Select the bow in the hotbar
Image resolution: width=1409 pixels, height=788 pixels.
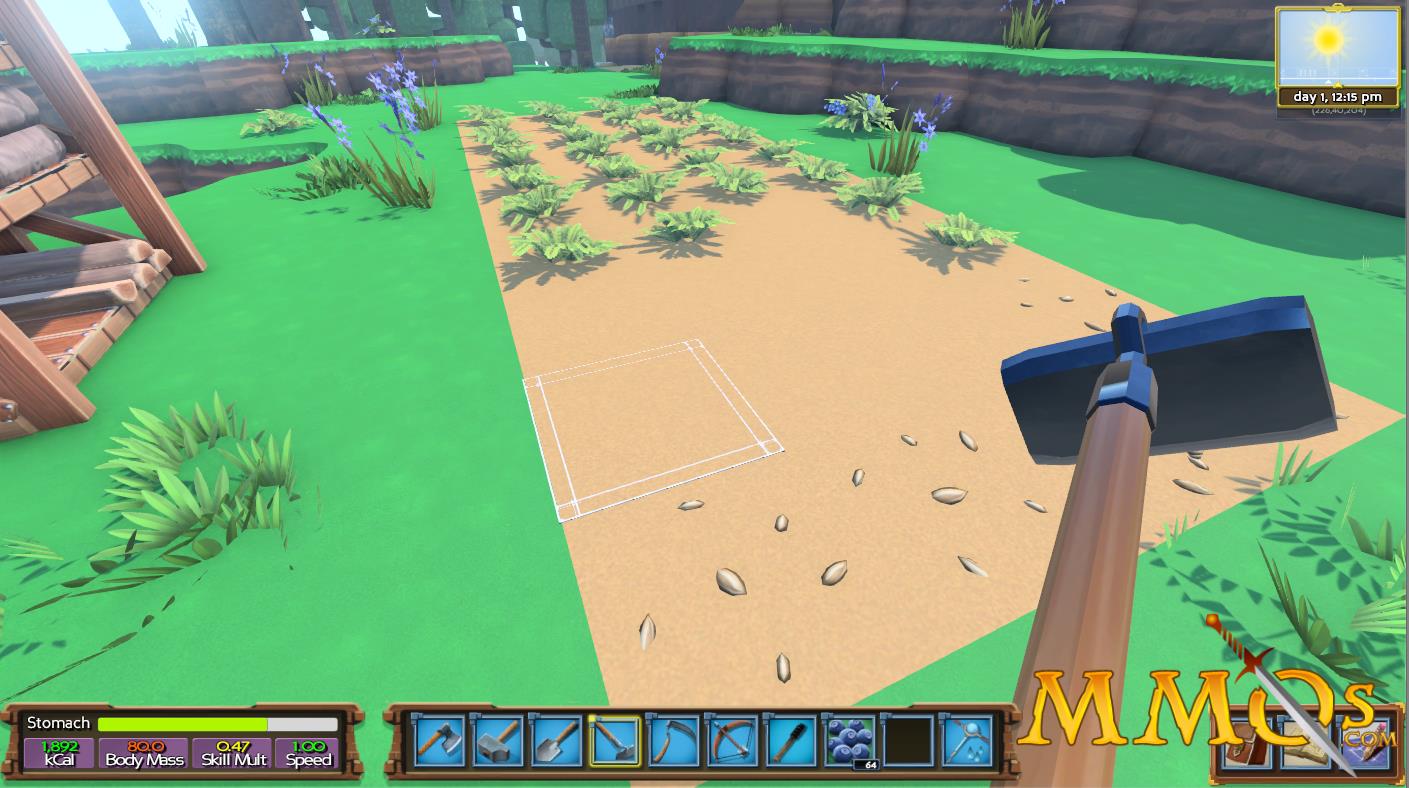click(x=730, y=741)
